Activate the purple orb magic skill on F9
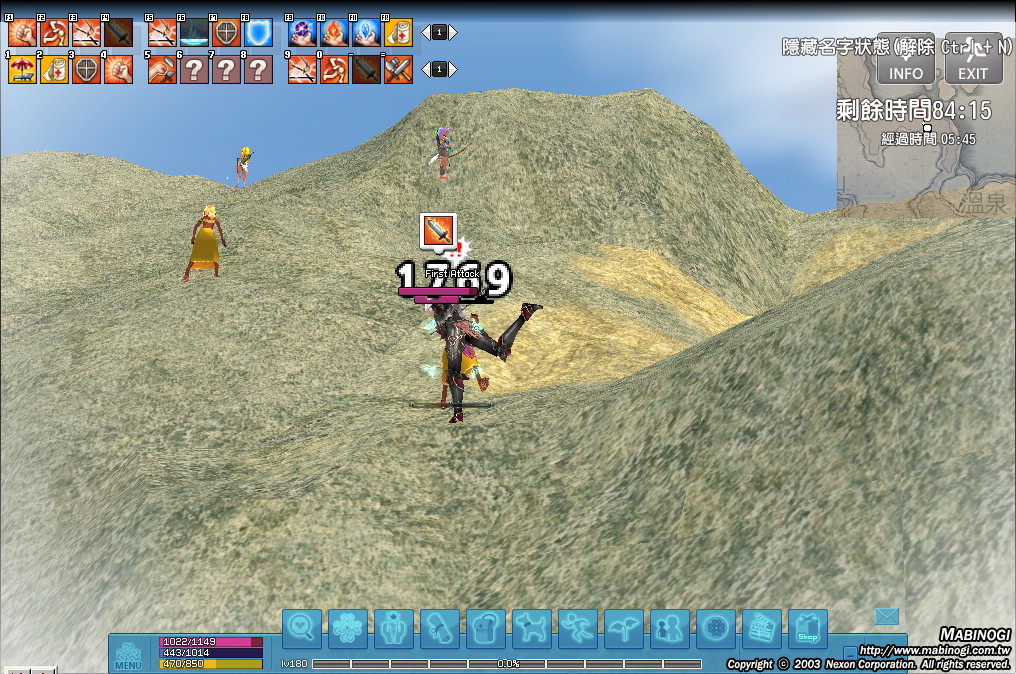Image resolution: width=1016 pixels, height=674 pixels. coord(302,33)
